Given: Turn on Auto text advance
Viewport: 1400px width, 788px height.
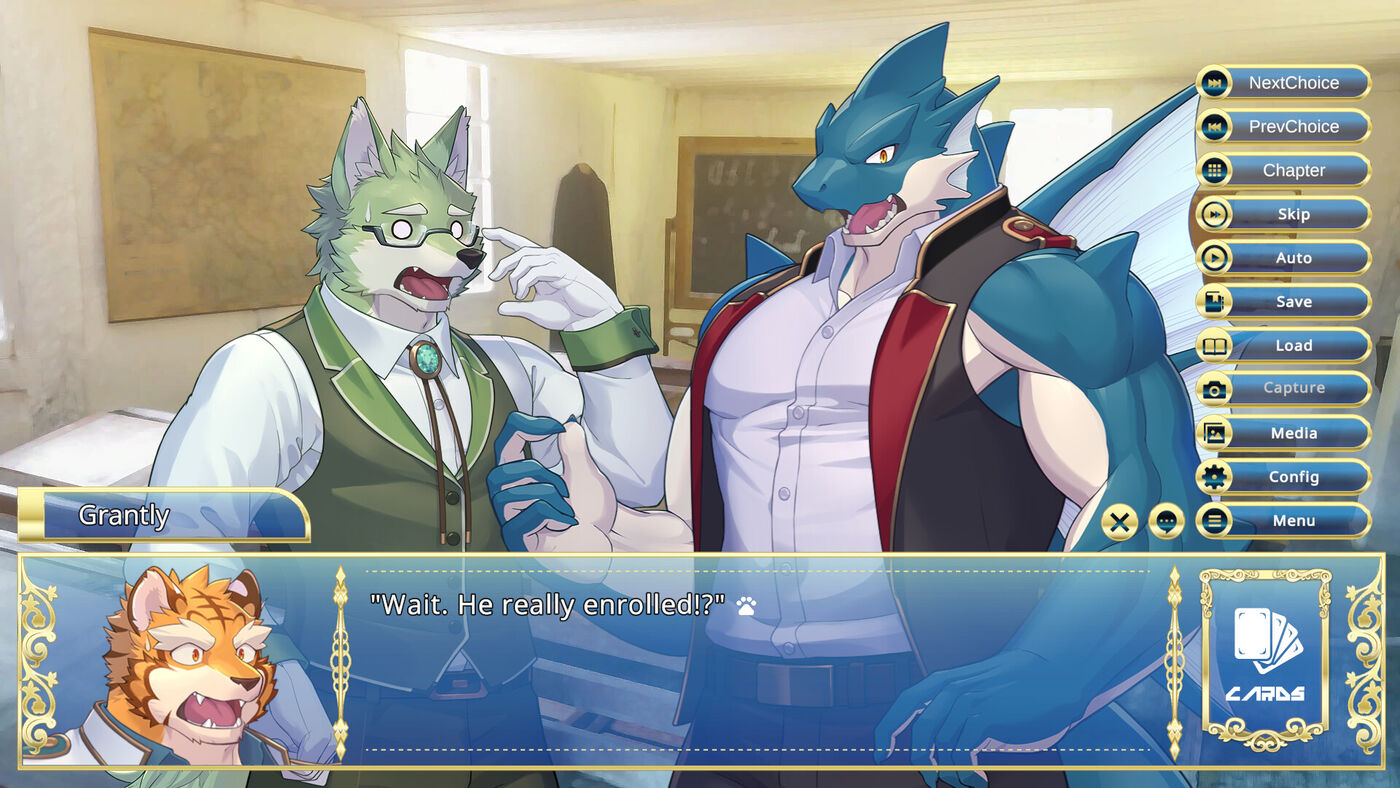Looking at the screenshot, I should 1284,258.
